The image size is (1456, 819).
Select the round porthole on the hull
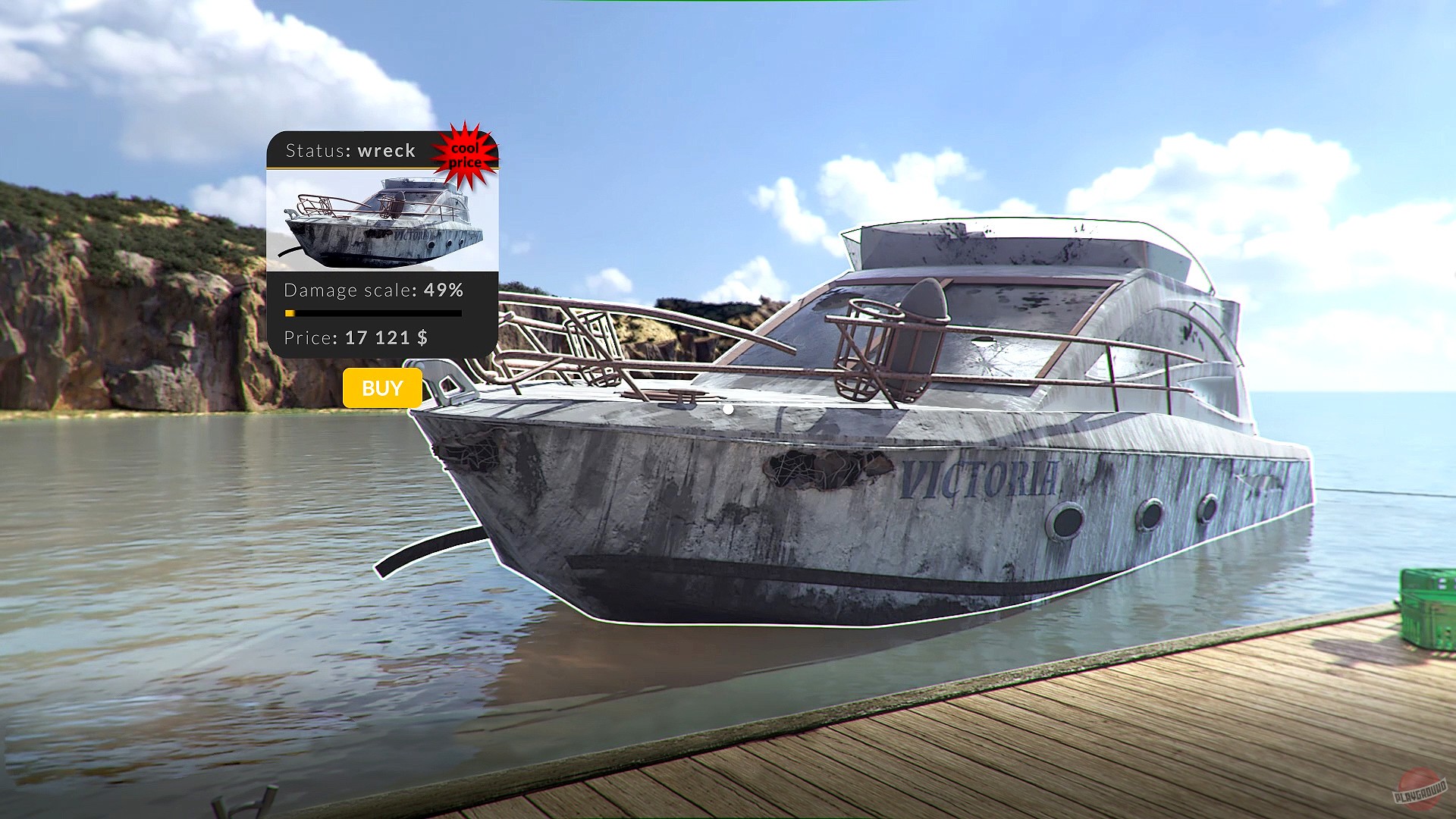[x=1065, y=521]
